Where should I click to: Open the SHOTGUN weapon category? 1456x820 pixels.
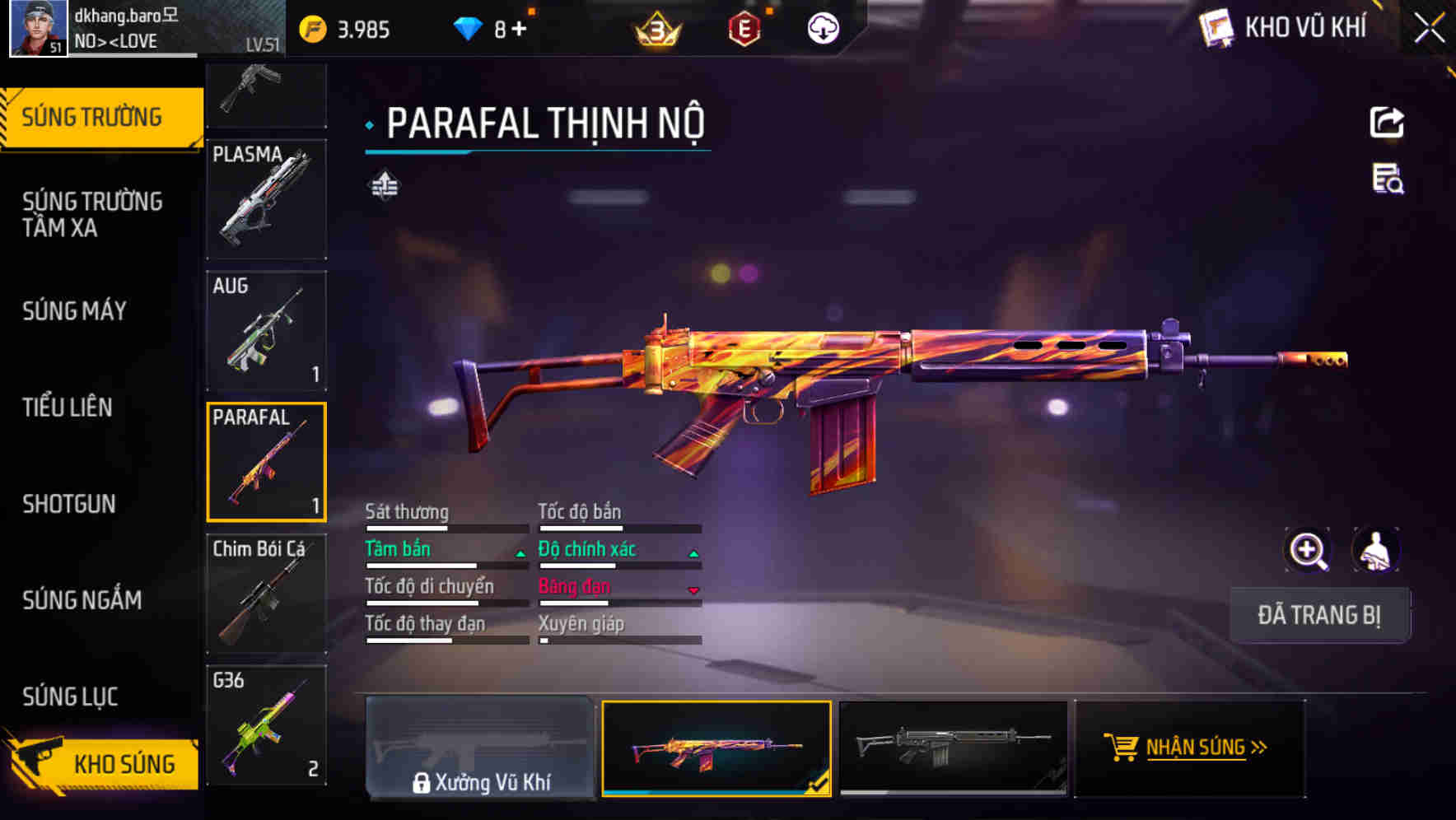[69, 504]
